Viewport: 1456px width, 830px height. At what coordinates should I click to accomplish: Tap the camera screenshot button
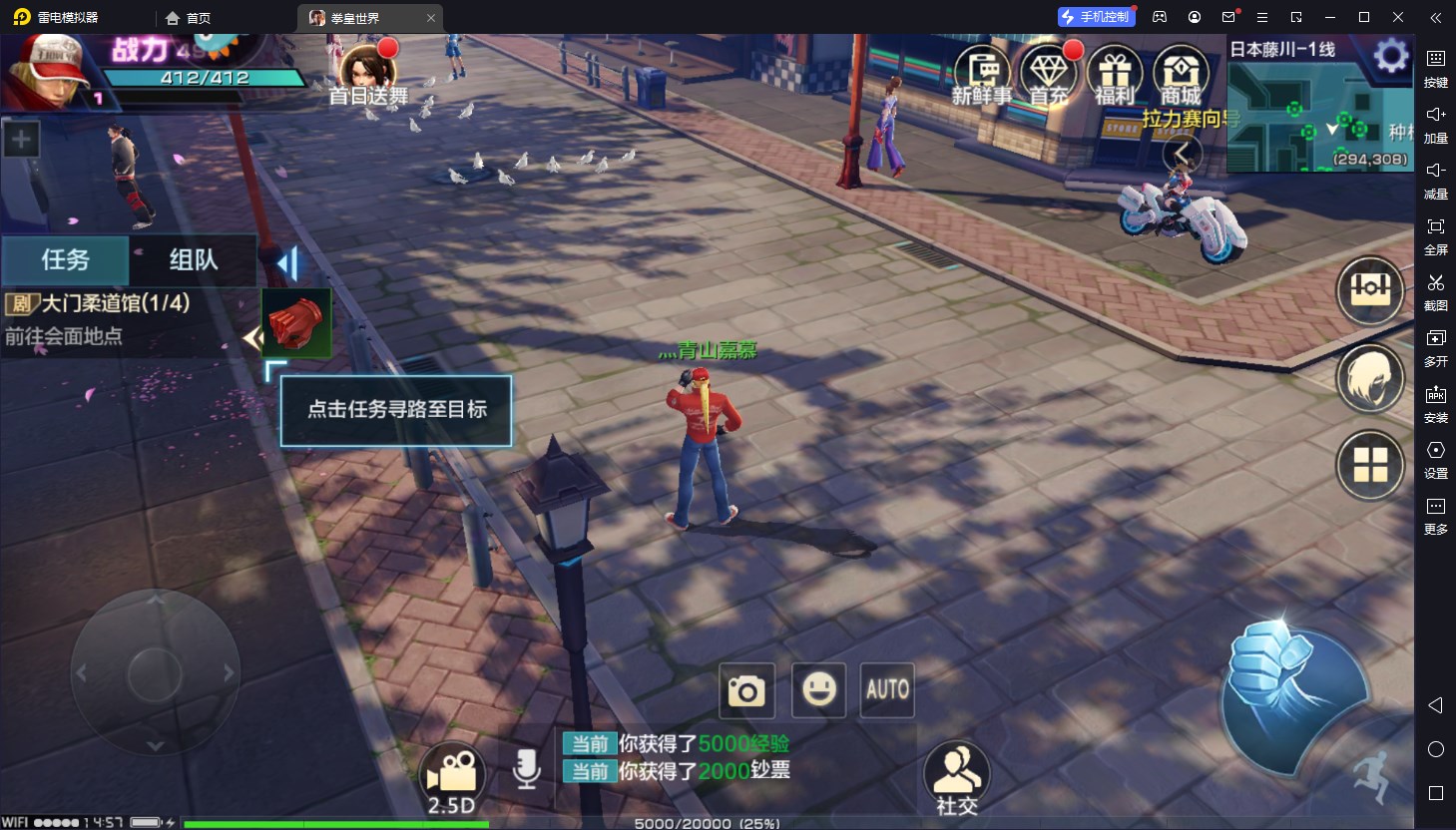tap(746, 690)
